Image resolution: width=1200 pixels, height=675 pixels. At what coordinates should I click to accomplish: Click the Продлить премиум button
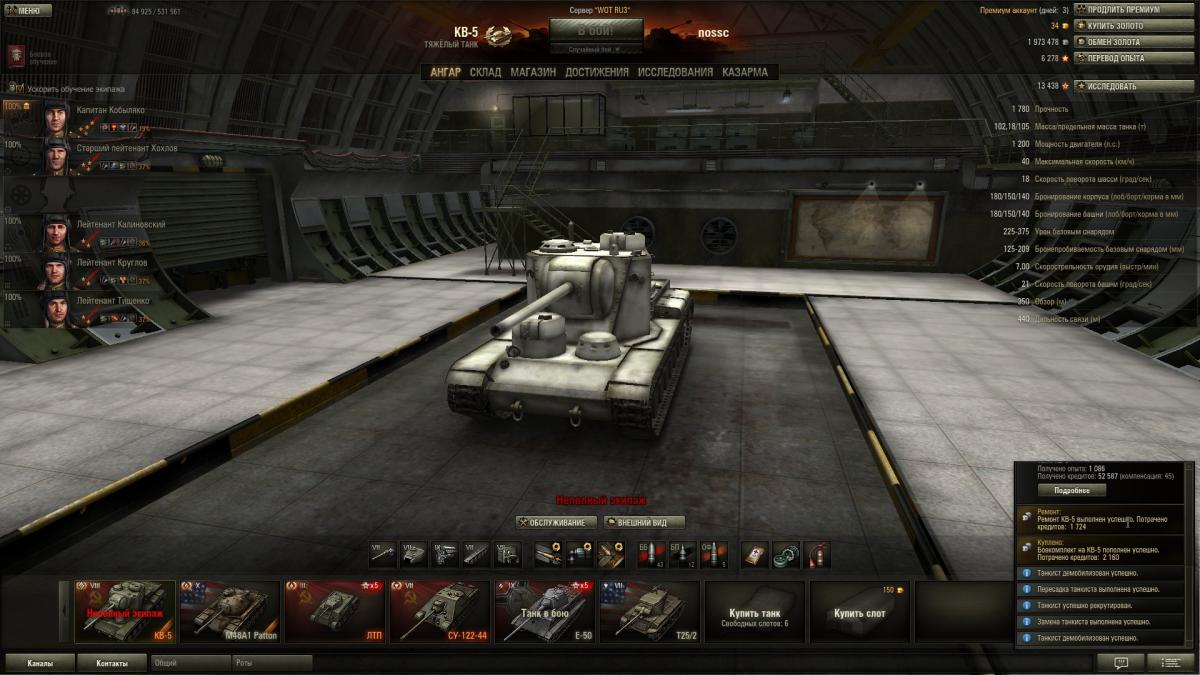1133,10
